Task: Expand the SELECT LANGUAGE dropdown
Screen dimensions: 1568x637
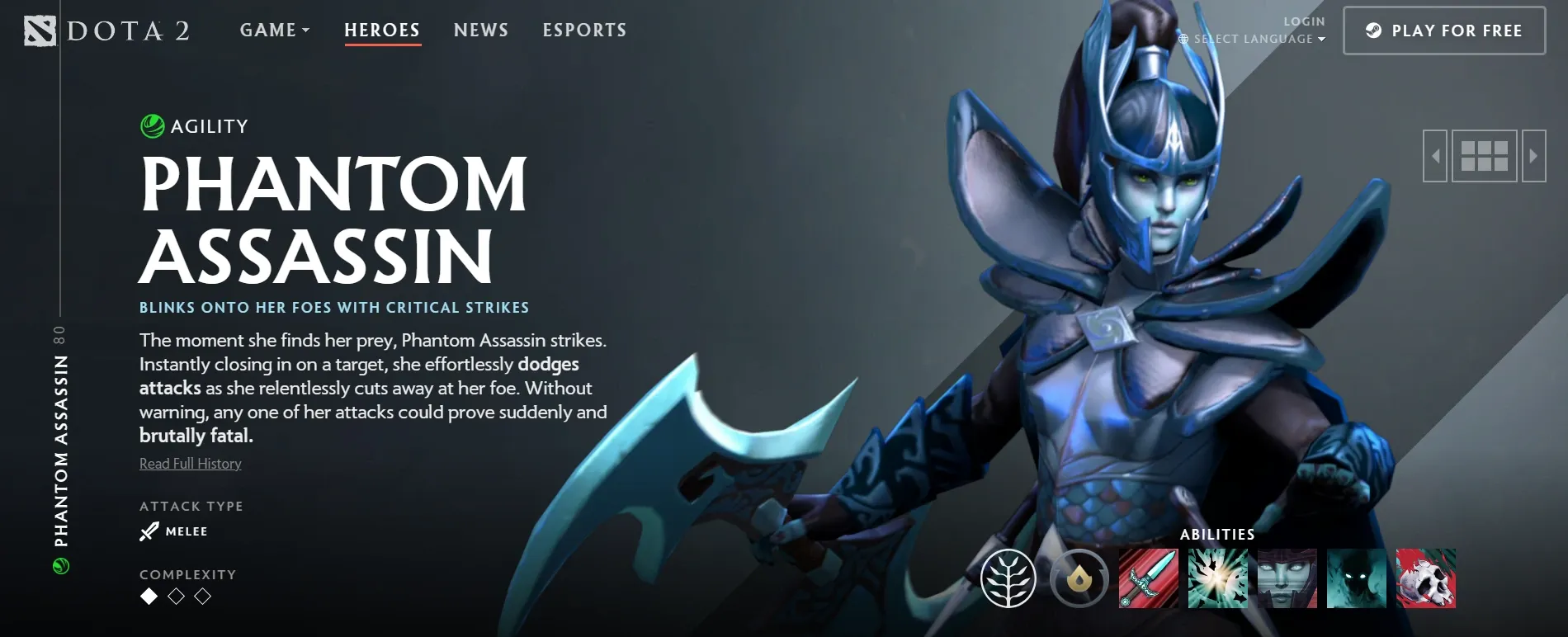Action: pos(1254,38)
